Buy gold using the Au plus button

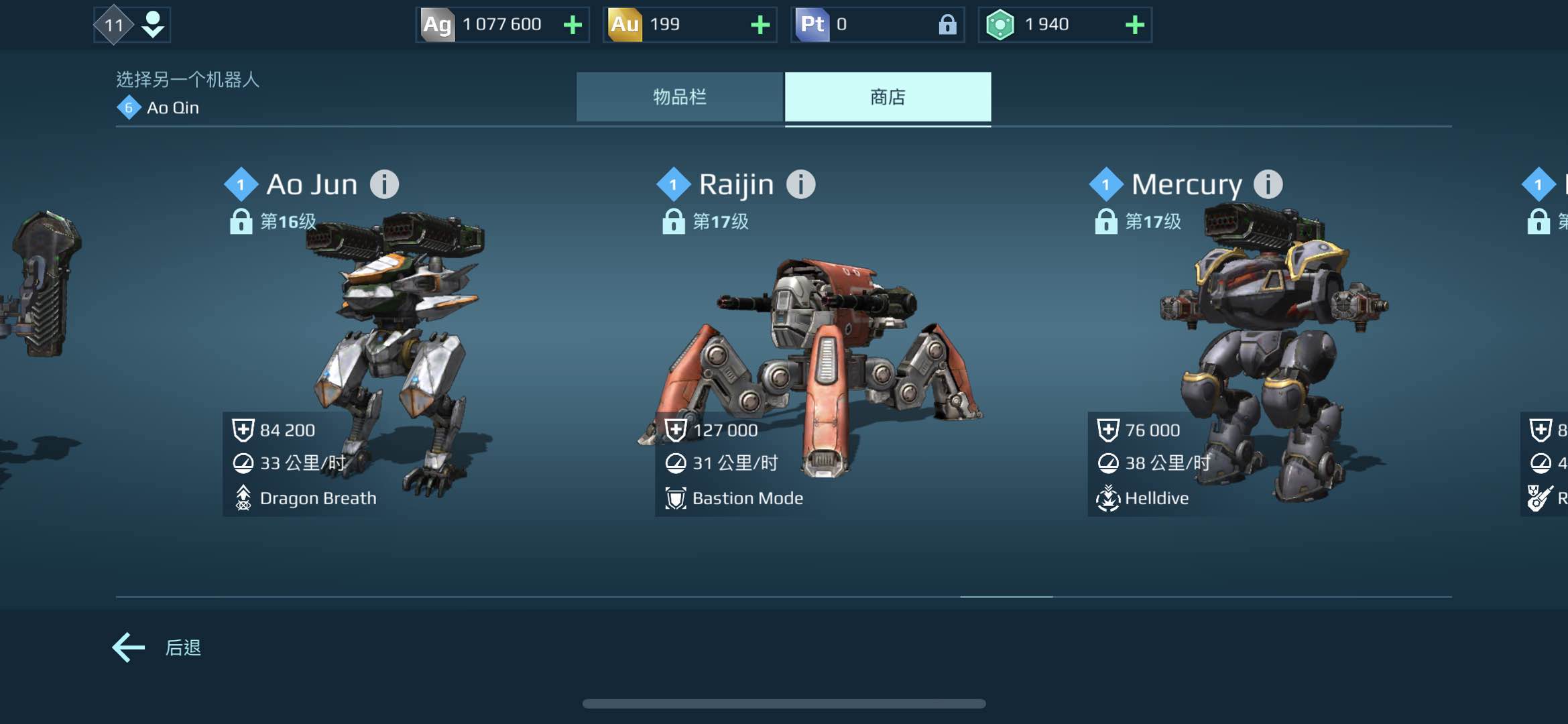click(x=760, y=25)
